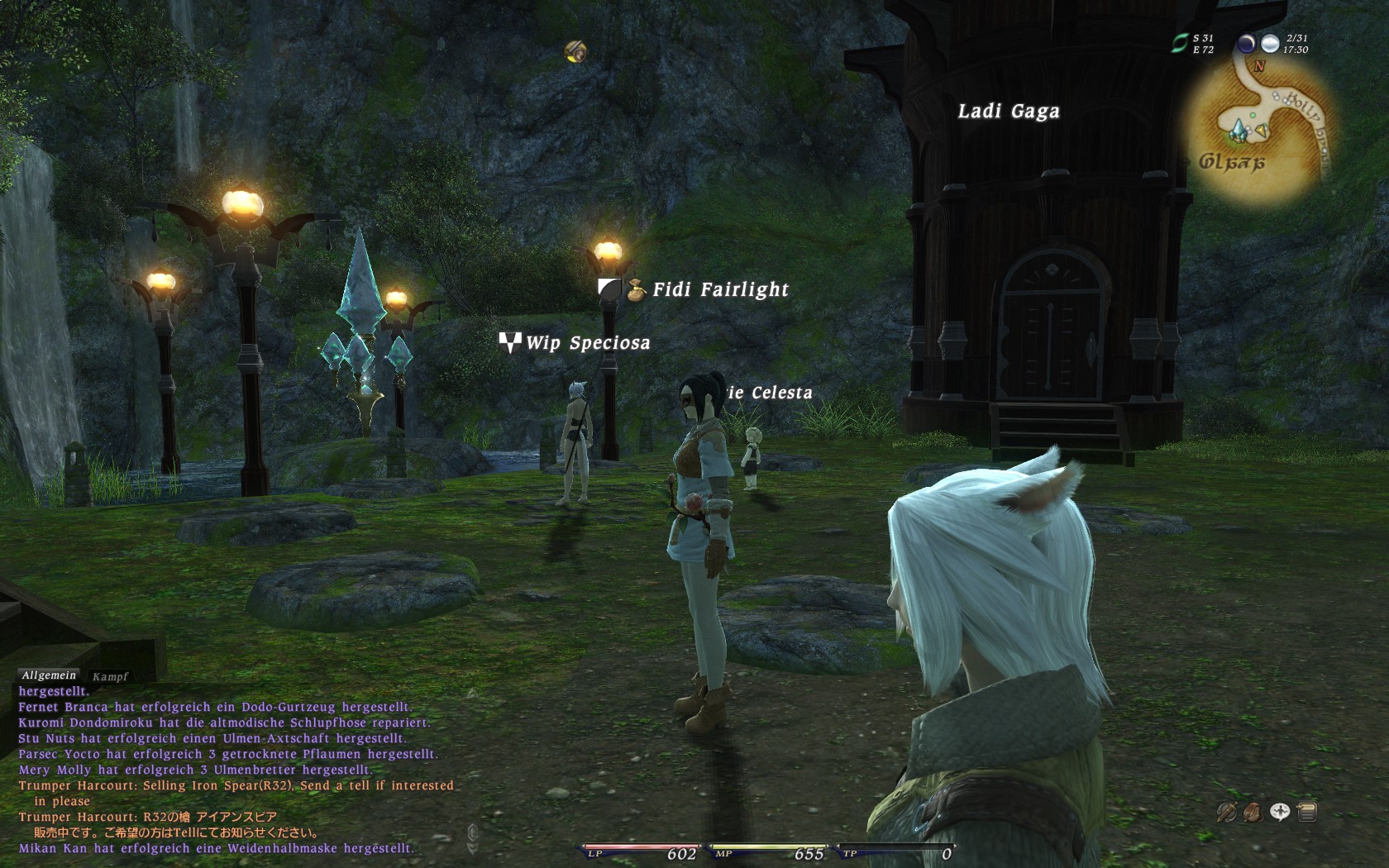Click the moon phase icon
This screenshot has width=1389, height=868.
click(x=1246, y=44)
